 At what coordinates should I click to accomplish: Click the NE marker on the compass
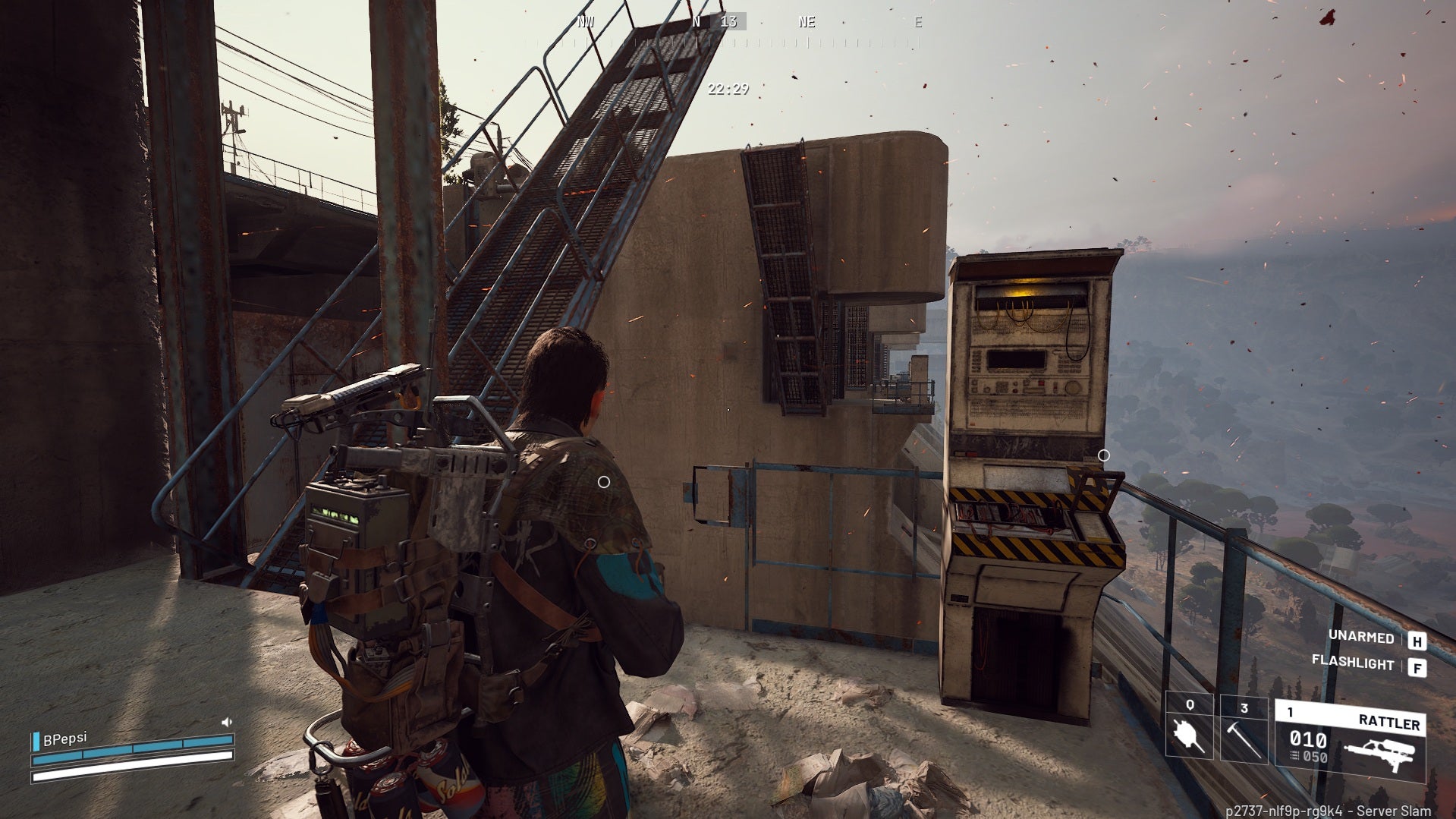(x=806, y=22)
